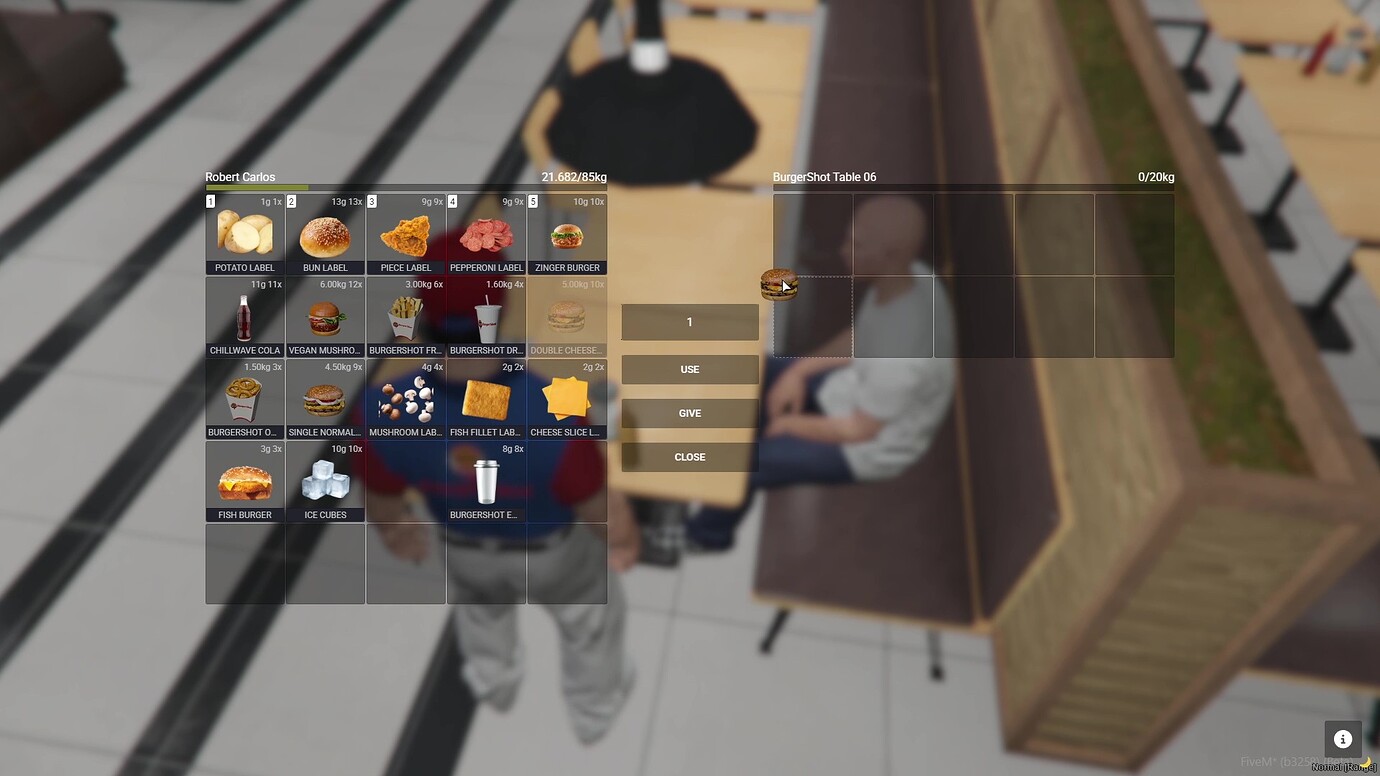Click the Zinger Burger item
Screen dimensions: 1380x776
point(567,233)
